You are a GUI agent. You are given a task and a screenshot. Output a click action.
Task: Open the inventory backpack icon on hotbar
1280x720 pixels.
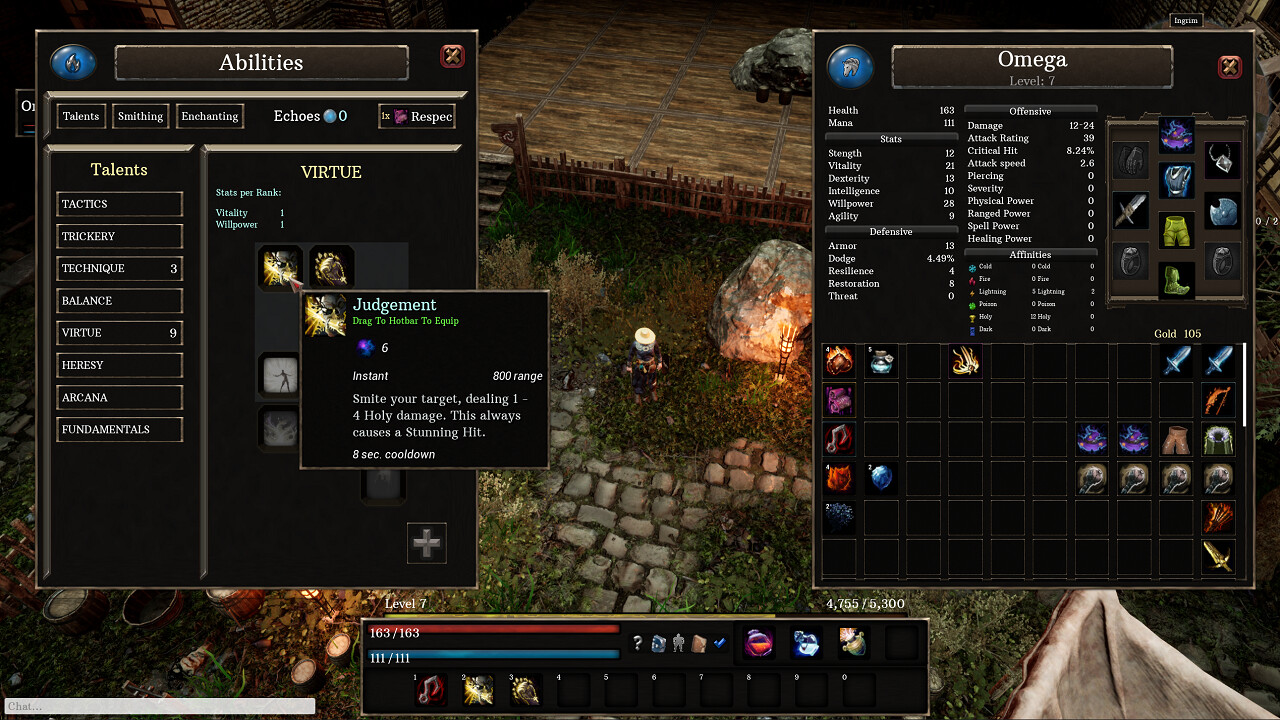pos(658,643)
